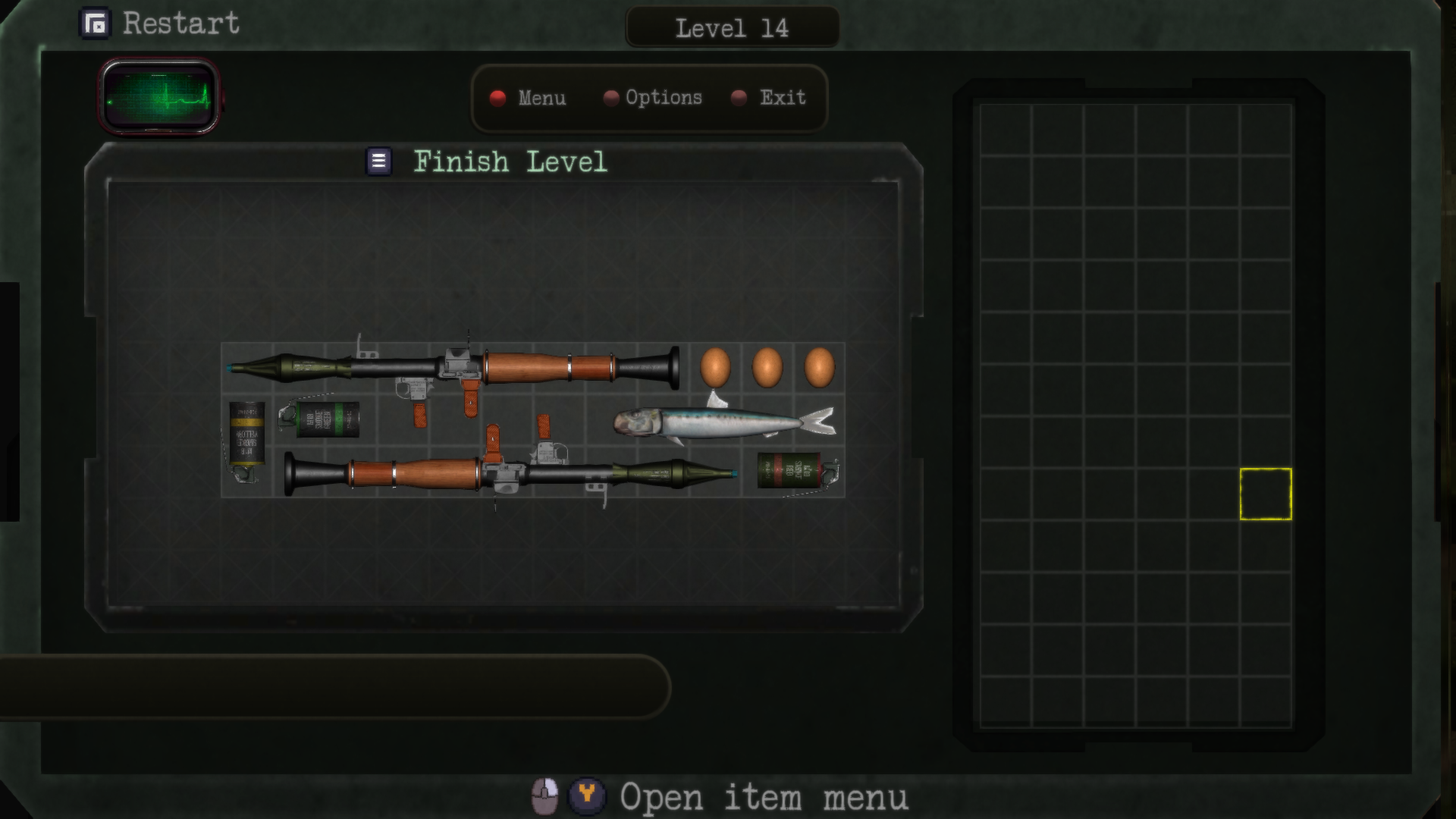The width and height of the screenshot is (1456, 819).
Task: Click the red dot beside Menu
Action: click(499, 98)
